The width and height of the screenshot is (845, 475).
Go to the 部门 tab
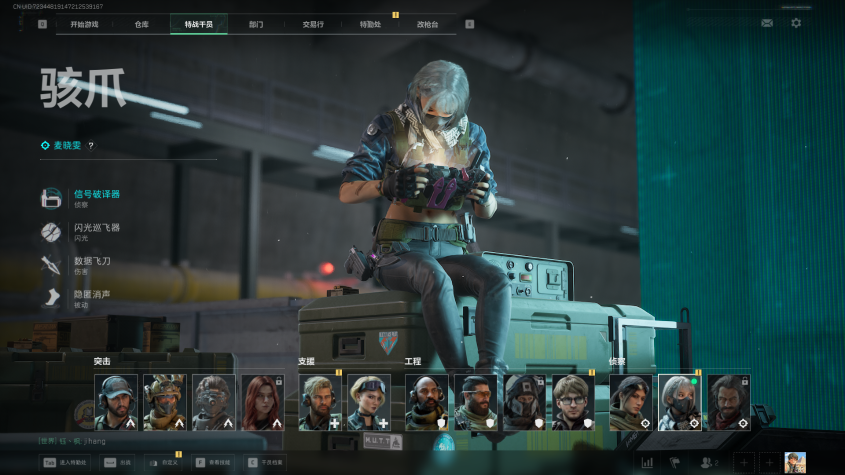(x=256, y=24)
